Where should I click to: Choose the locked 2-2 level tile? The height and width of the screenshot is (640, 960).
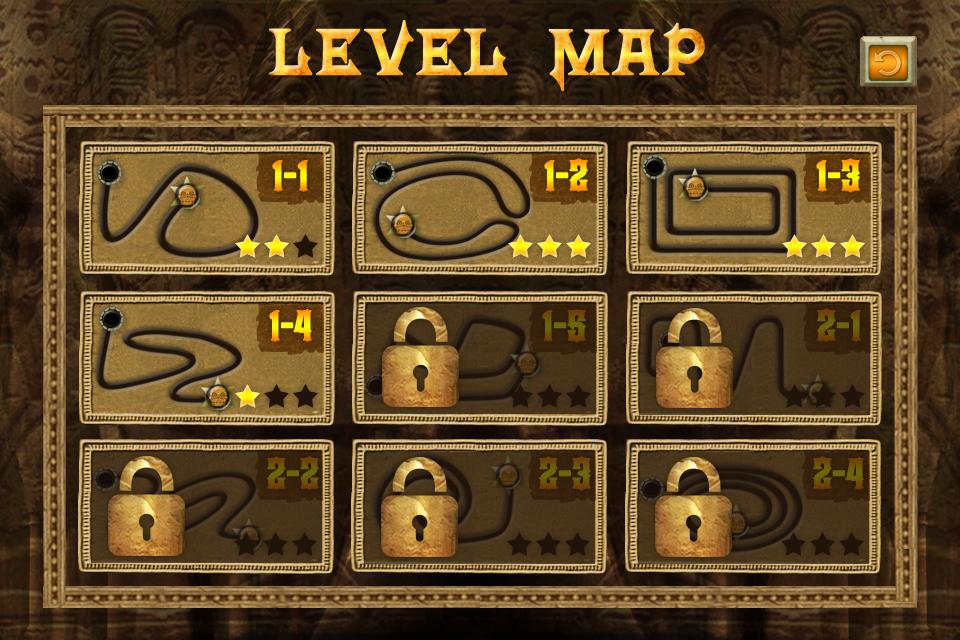[x=206, y=505]
